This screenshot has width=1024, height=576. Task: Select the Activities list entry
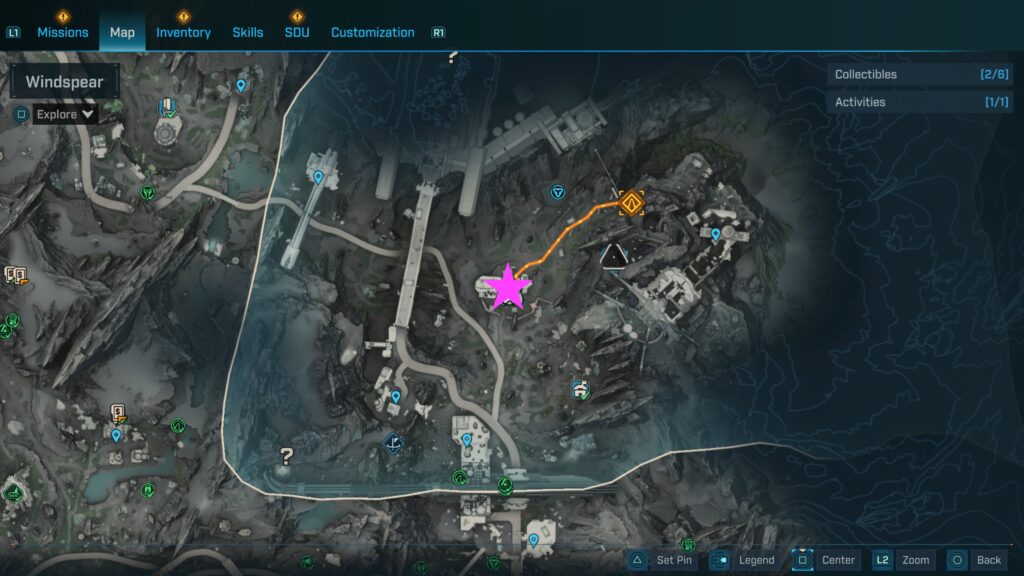[x=905, y=102]
